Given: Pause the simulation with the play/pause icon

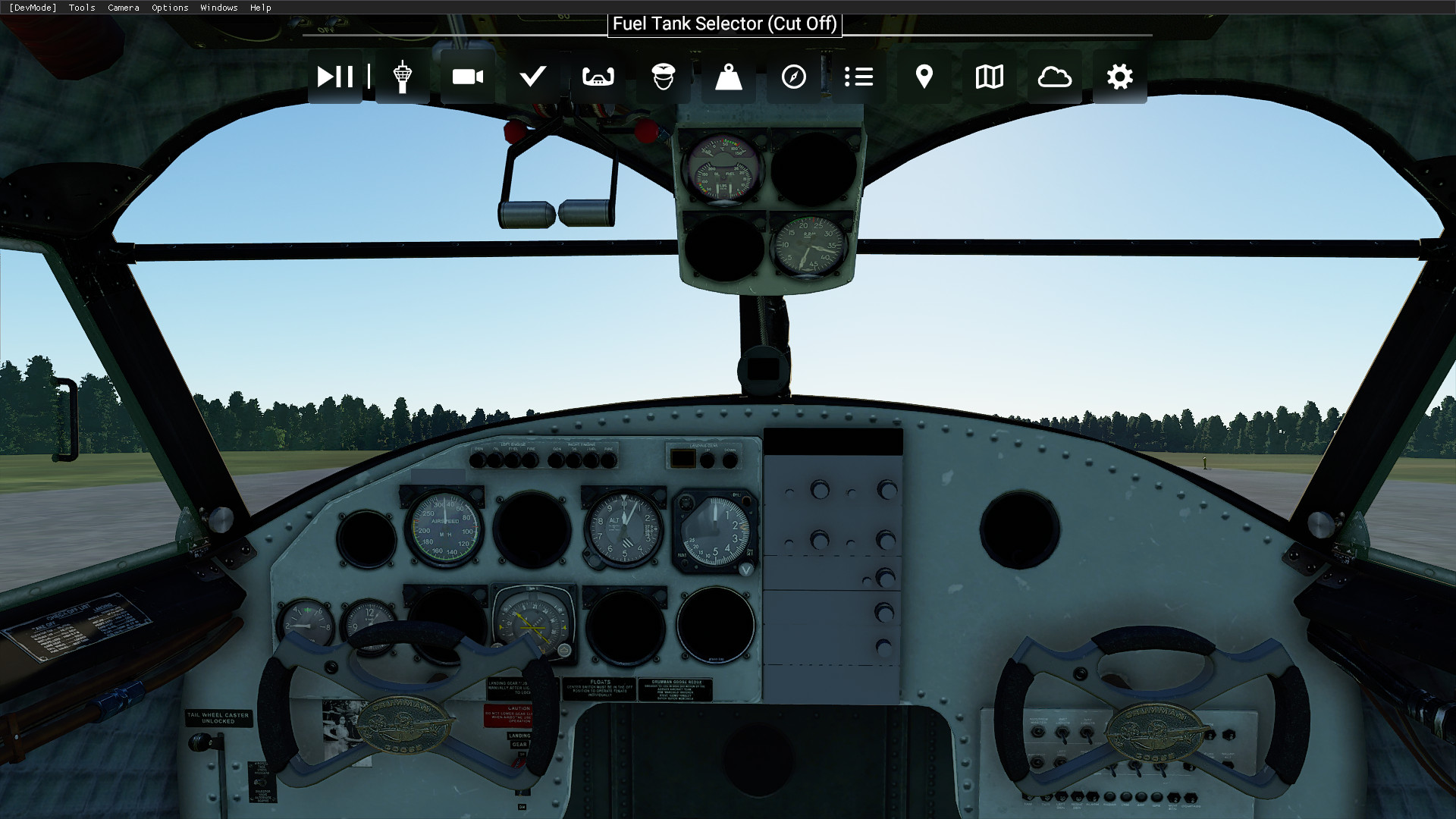Looking at the screenshot, I should pos(334,76).
